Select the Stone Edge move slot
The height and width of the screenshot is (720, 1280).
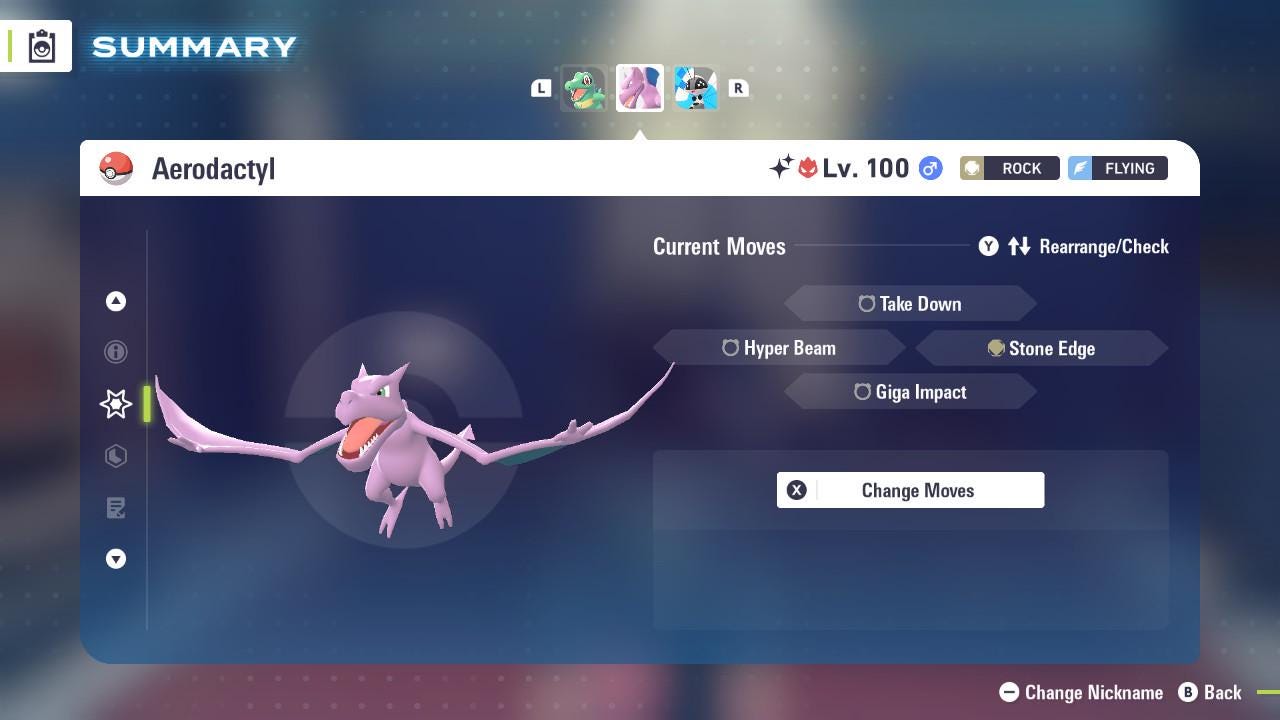tap(1042, 348)
